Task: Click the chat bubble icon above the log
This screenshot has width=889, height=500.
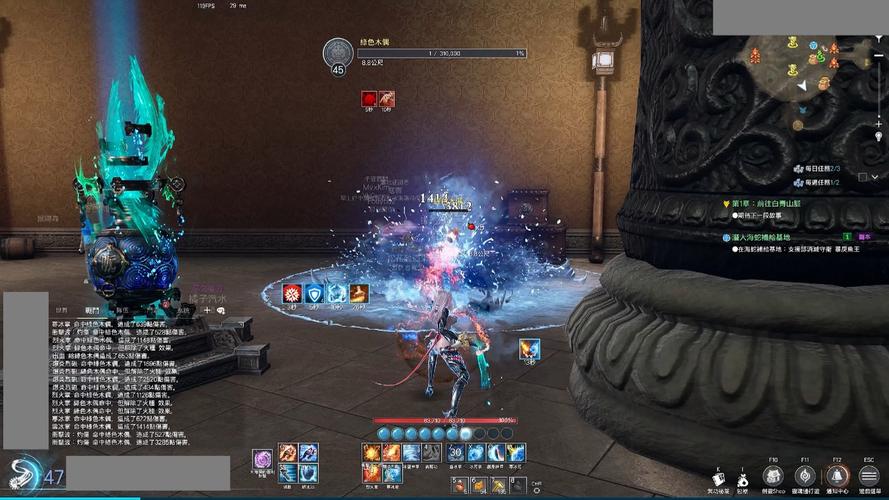Action: [220, 311]
